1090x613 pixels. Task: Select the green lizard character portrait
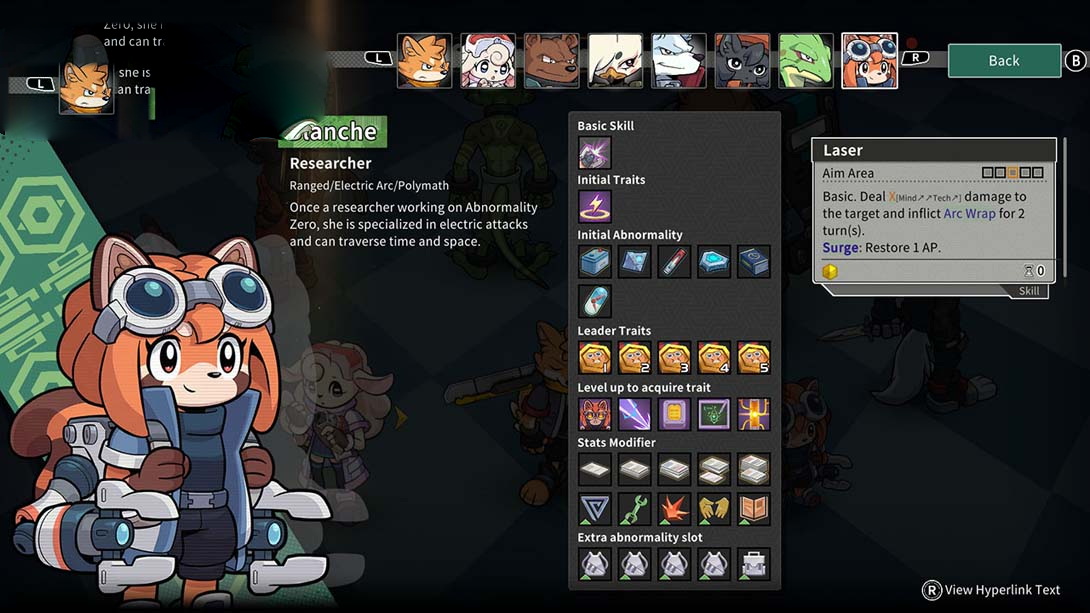click(806, 61)
